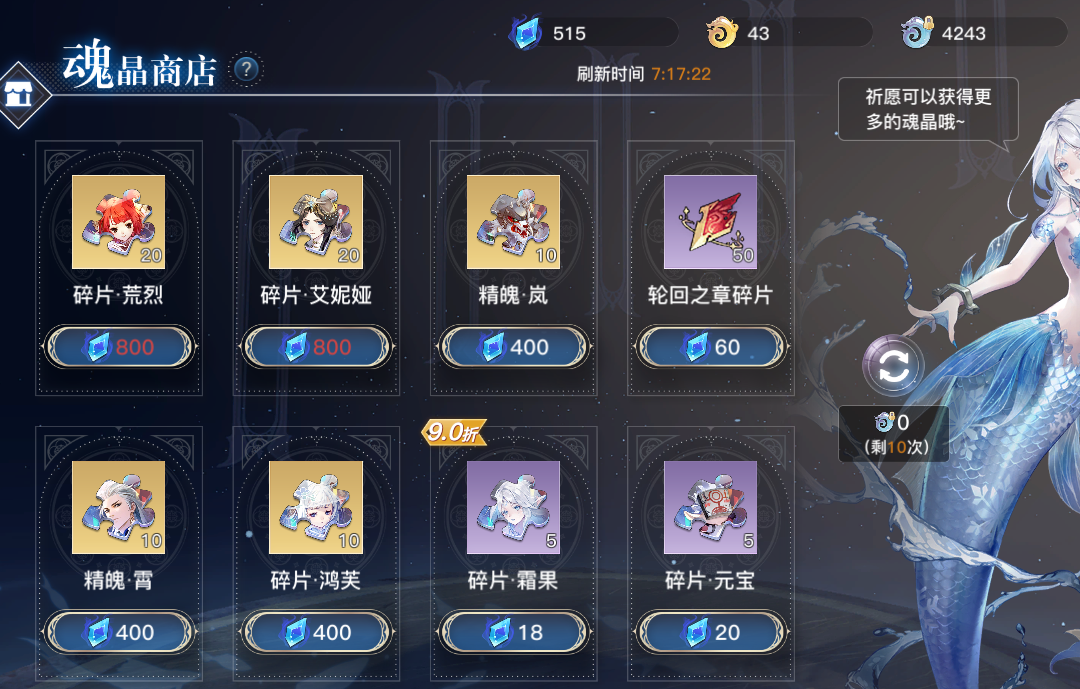The image size is (1080, 689).
Task: Buy 精魄·岚 for 400 crystals
Action: click(x=513, y=347)
